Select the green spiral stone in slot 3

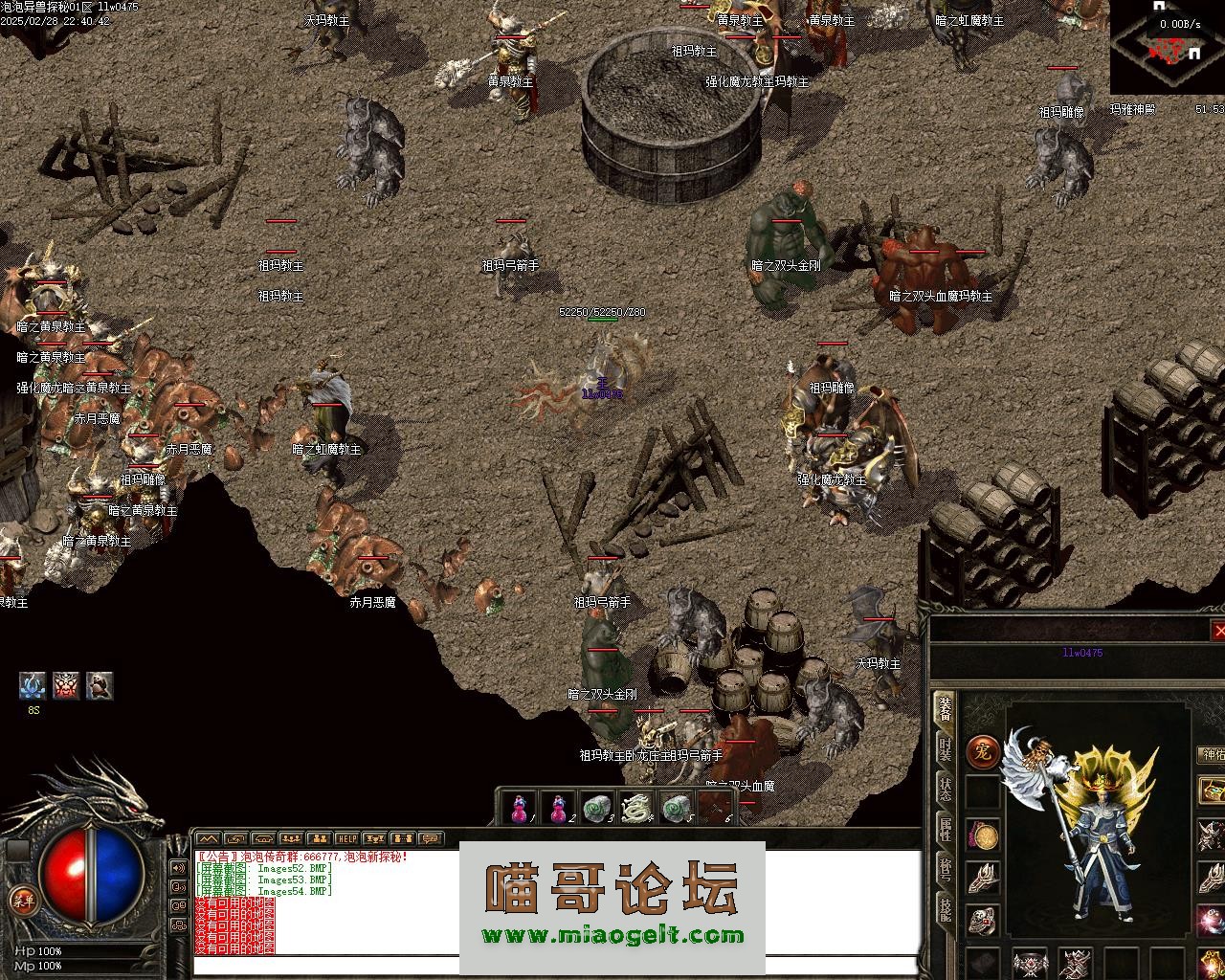click(598, 808)
